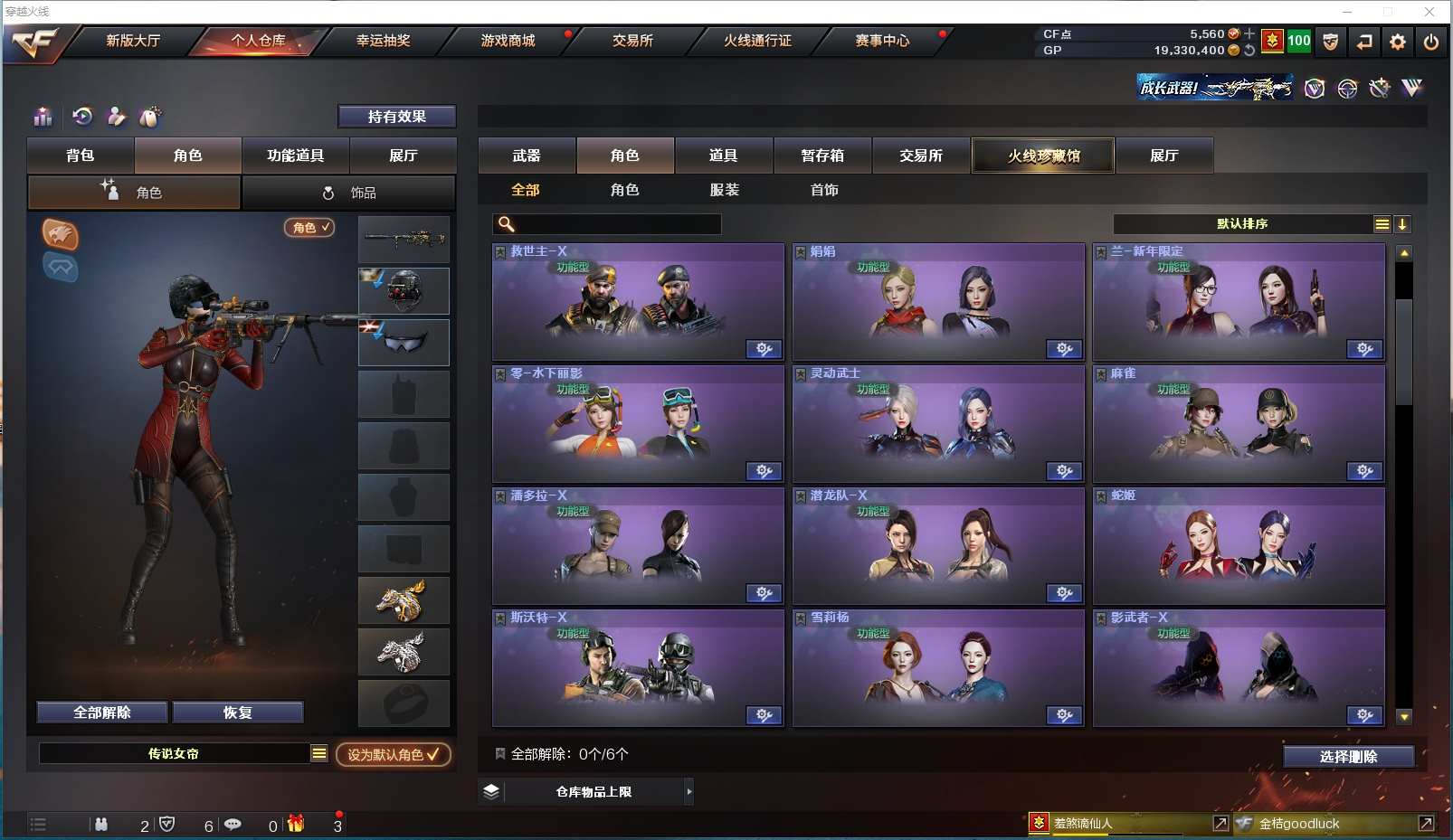The image size is (1453, 840).
Task: Choose the 灵动武士 character card
Action: click(938, 424)
